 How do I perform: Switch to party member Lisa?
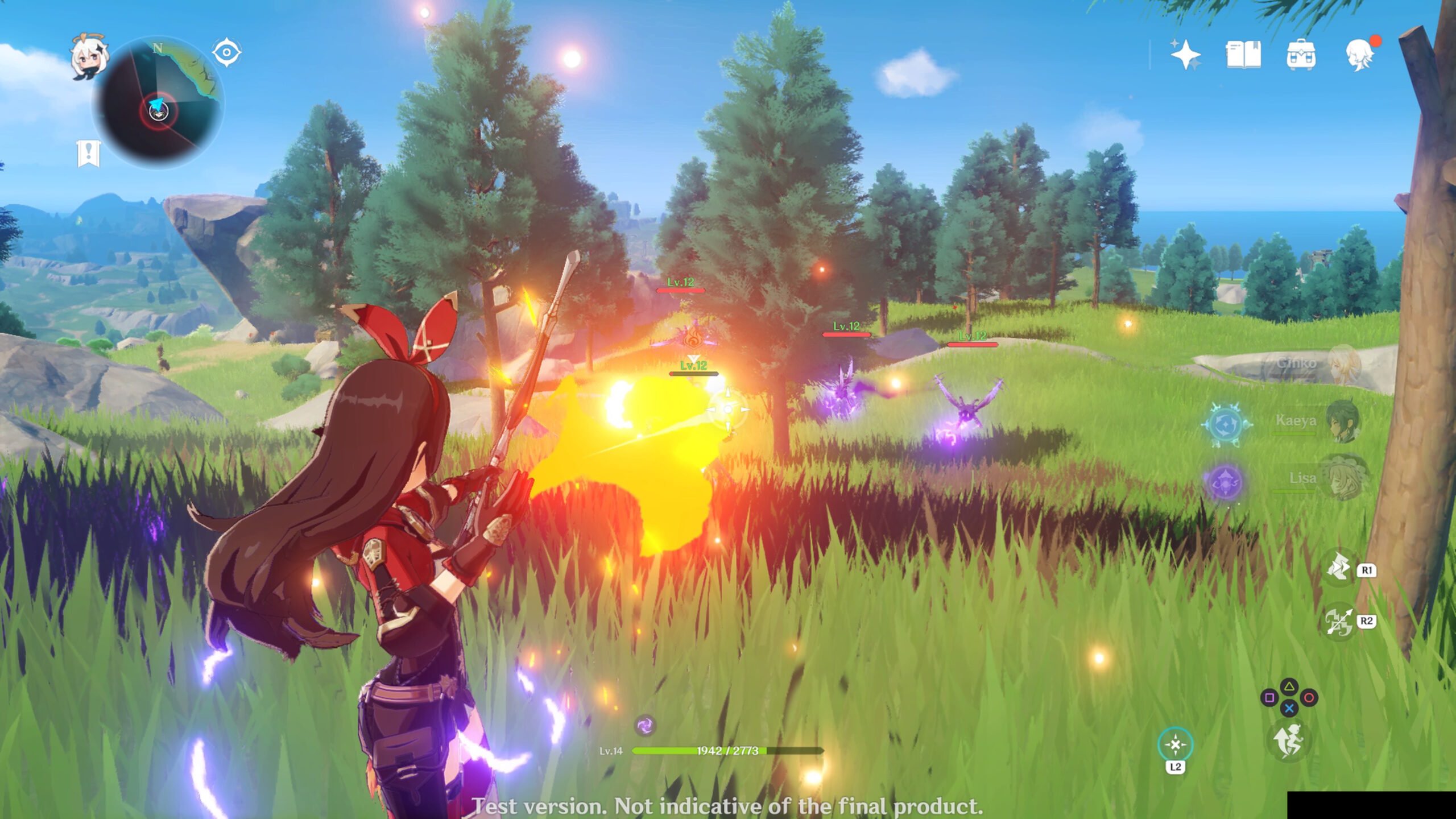click(1342, 478)
